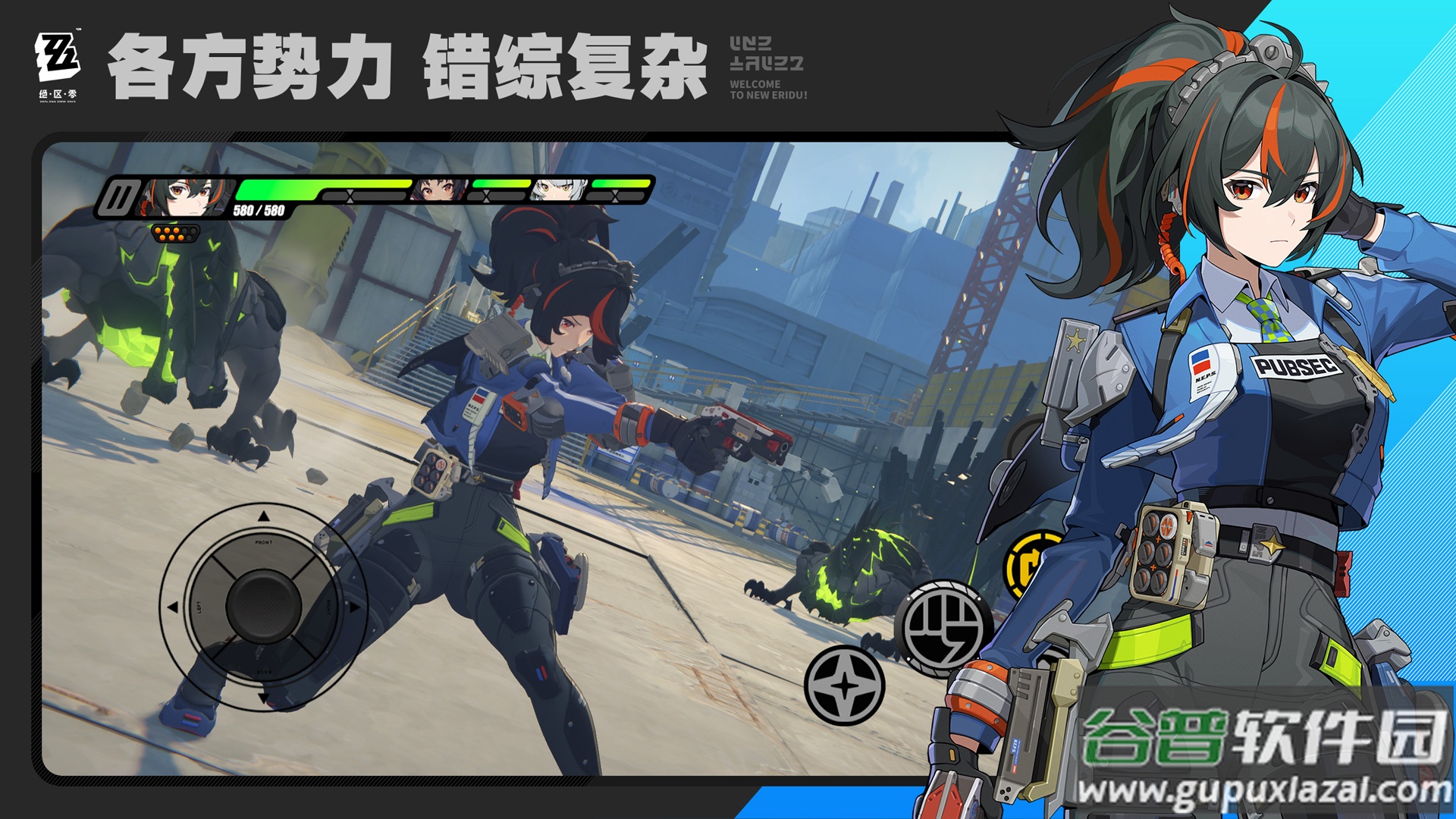Viewport: 1456px width, 819px height.
Task: Tap the second teammate's health bar segment
Action: [500, 183]
